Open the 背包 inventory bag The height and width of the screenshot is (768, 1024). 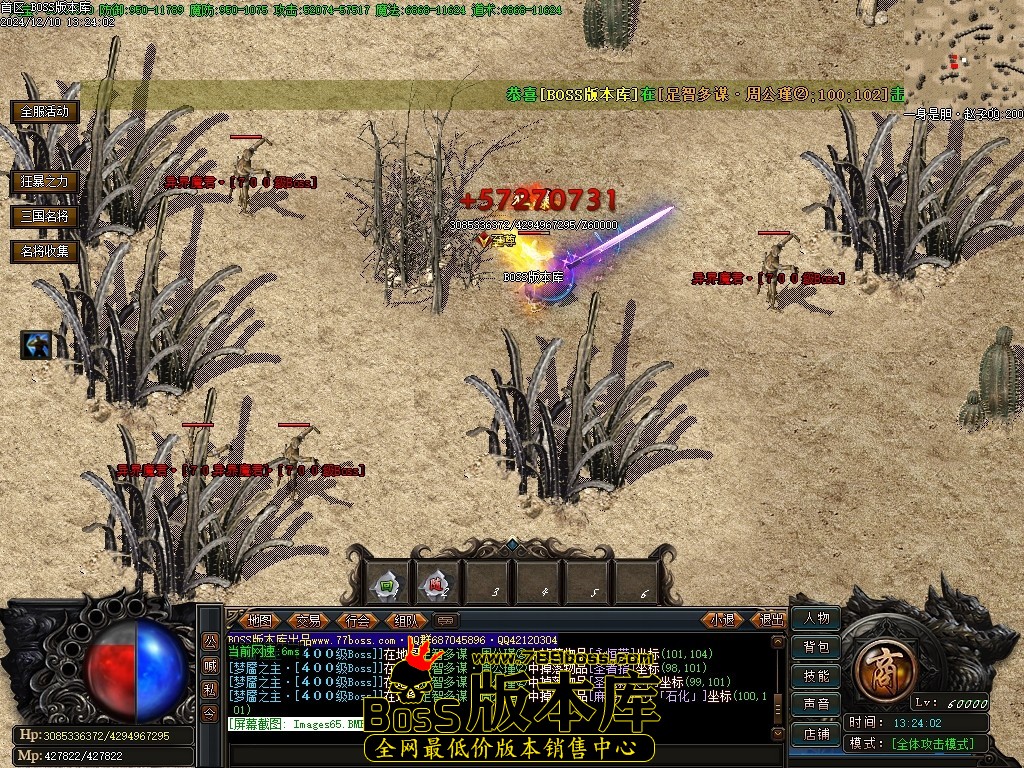pyautogui.click(x=816, y=647)
